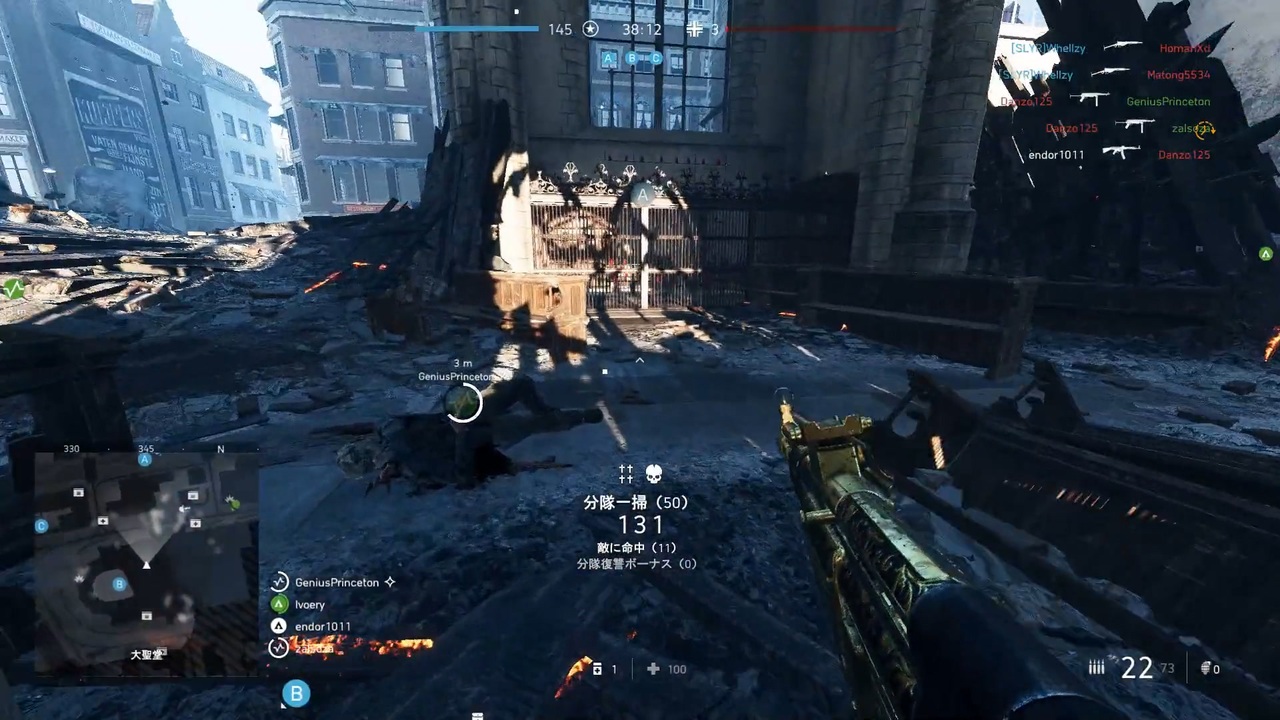Click GeniusPrinceton's recon class icon in squad list
This screenshot has height=720, width=1280.
[x=279, y=582]
